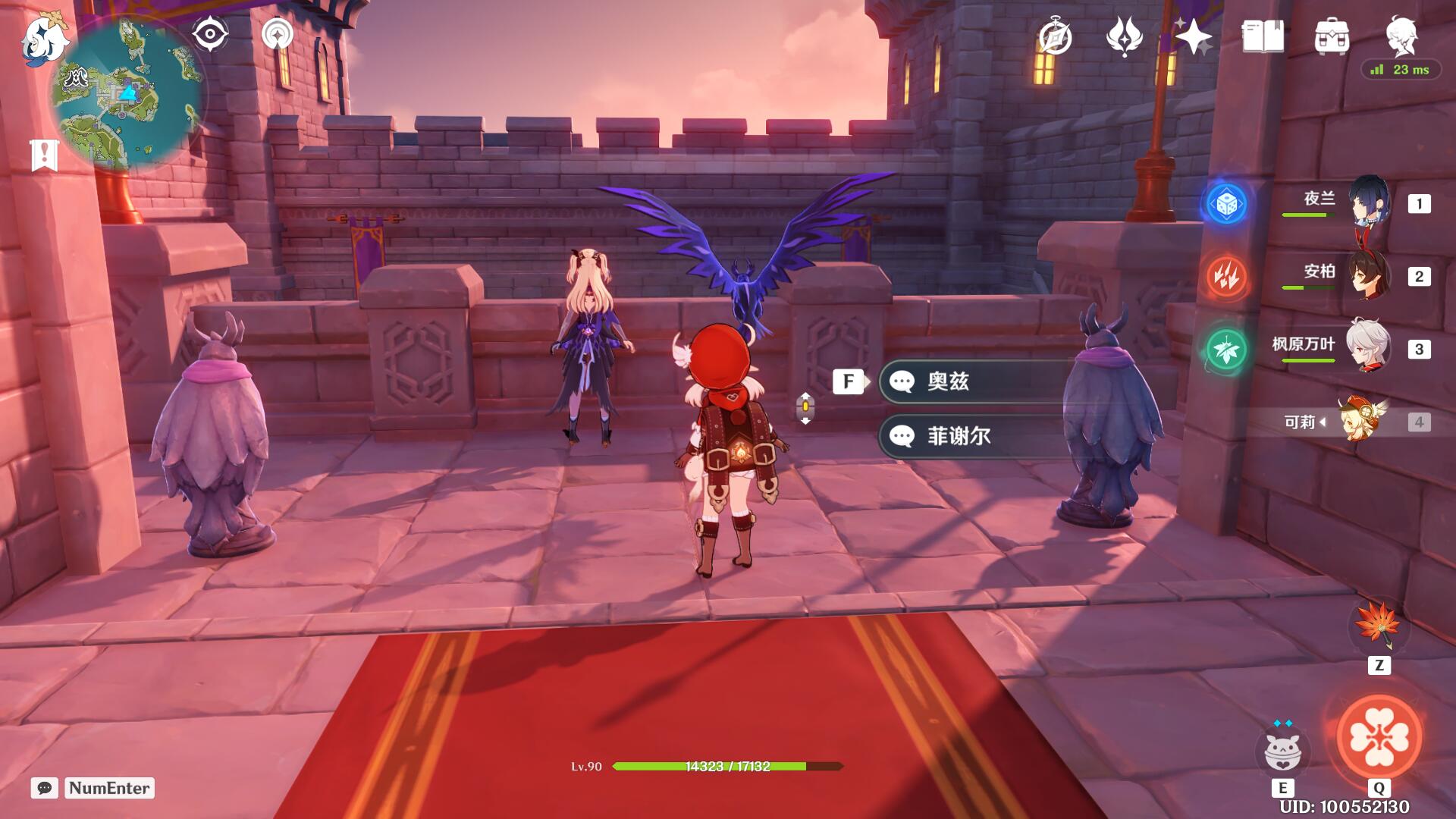Open the quest log exclamation icon
This screenshot has height=819, width=1456.
coord(44,155)
